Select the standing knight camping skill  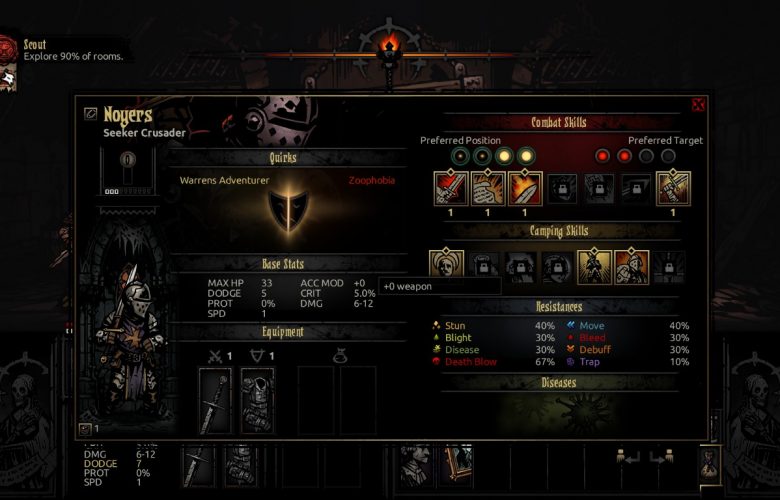click(594, 266)
